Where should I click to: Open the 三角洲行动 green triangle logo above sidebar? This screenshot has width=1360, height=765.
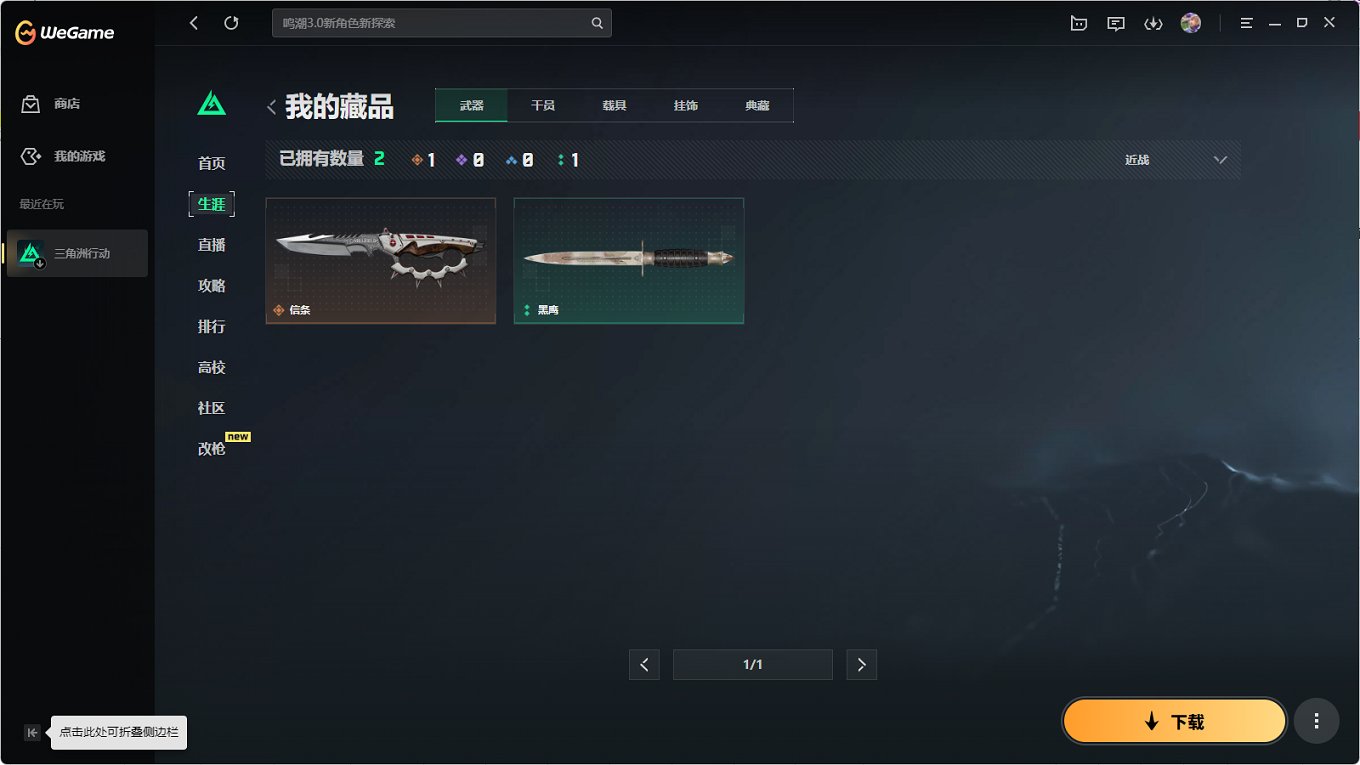pos(211,101)
